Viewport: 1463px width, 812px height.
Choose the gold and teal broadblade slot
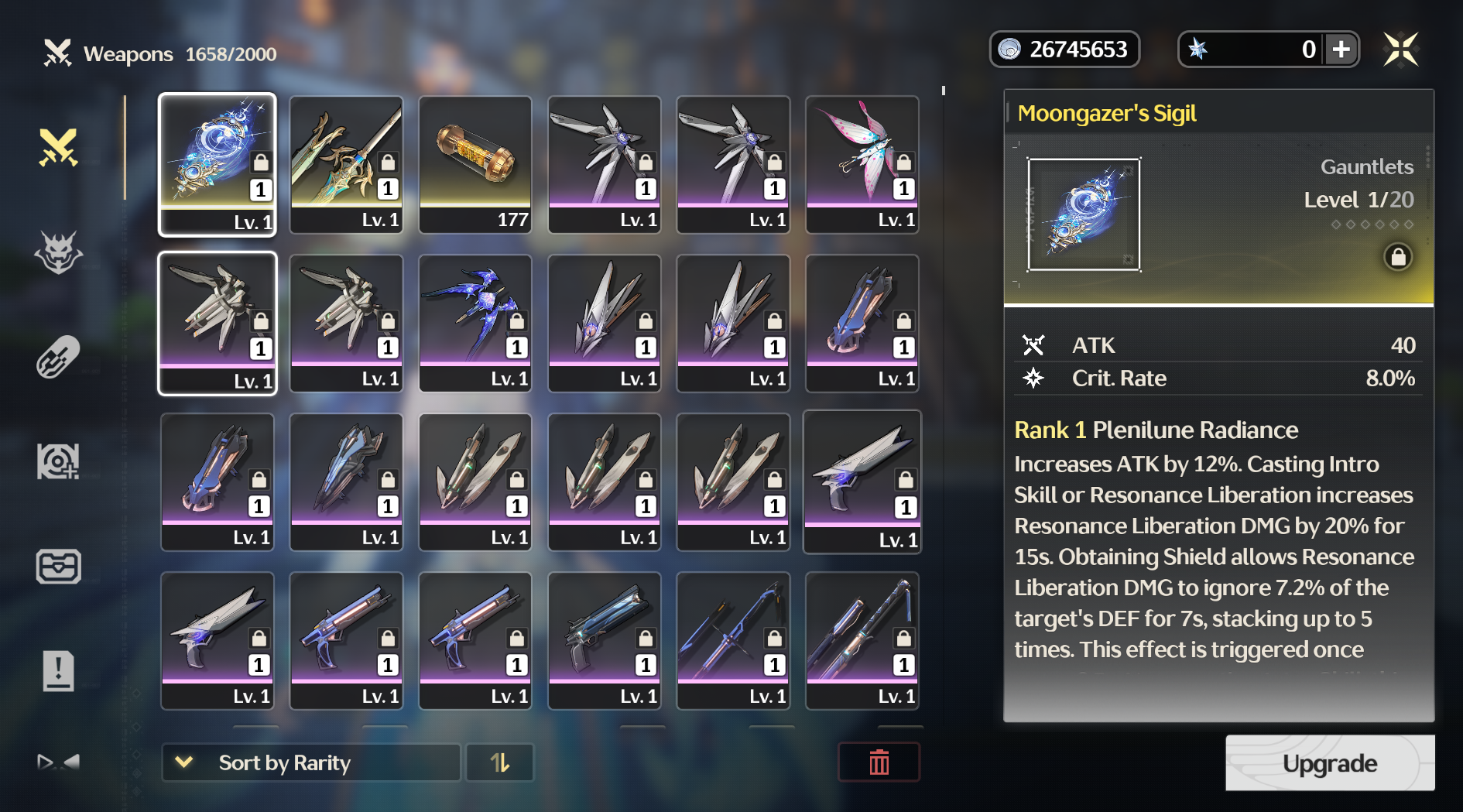pos(346,164)
